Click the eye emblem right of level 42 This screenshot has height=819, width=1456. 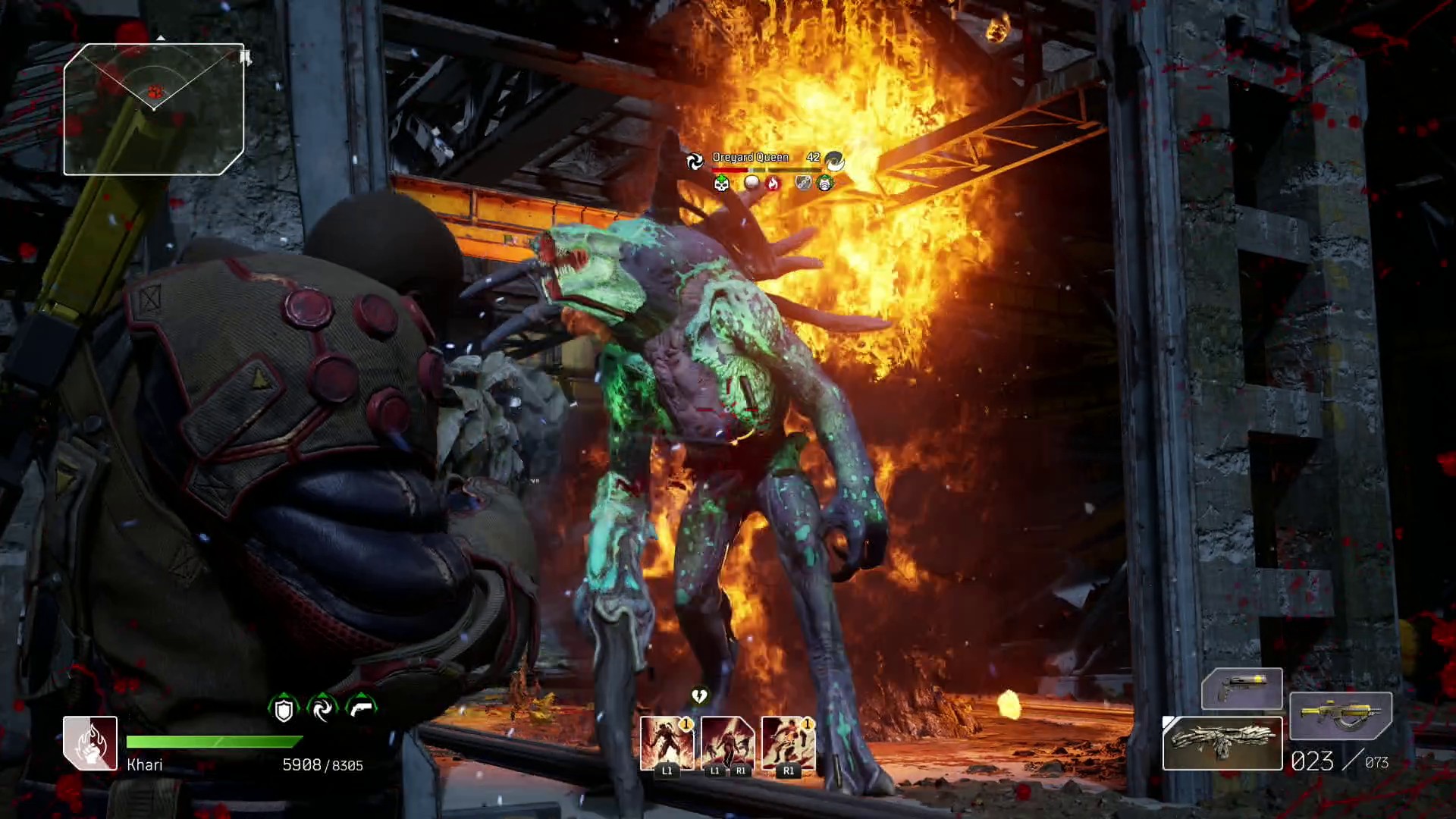(834, 159)
